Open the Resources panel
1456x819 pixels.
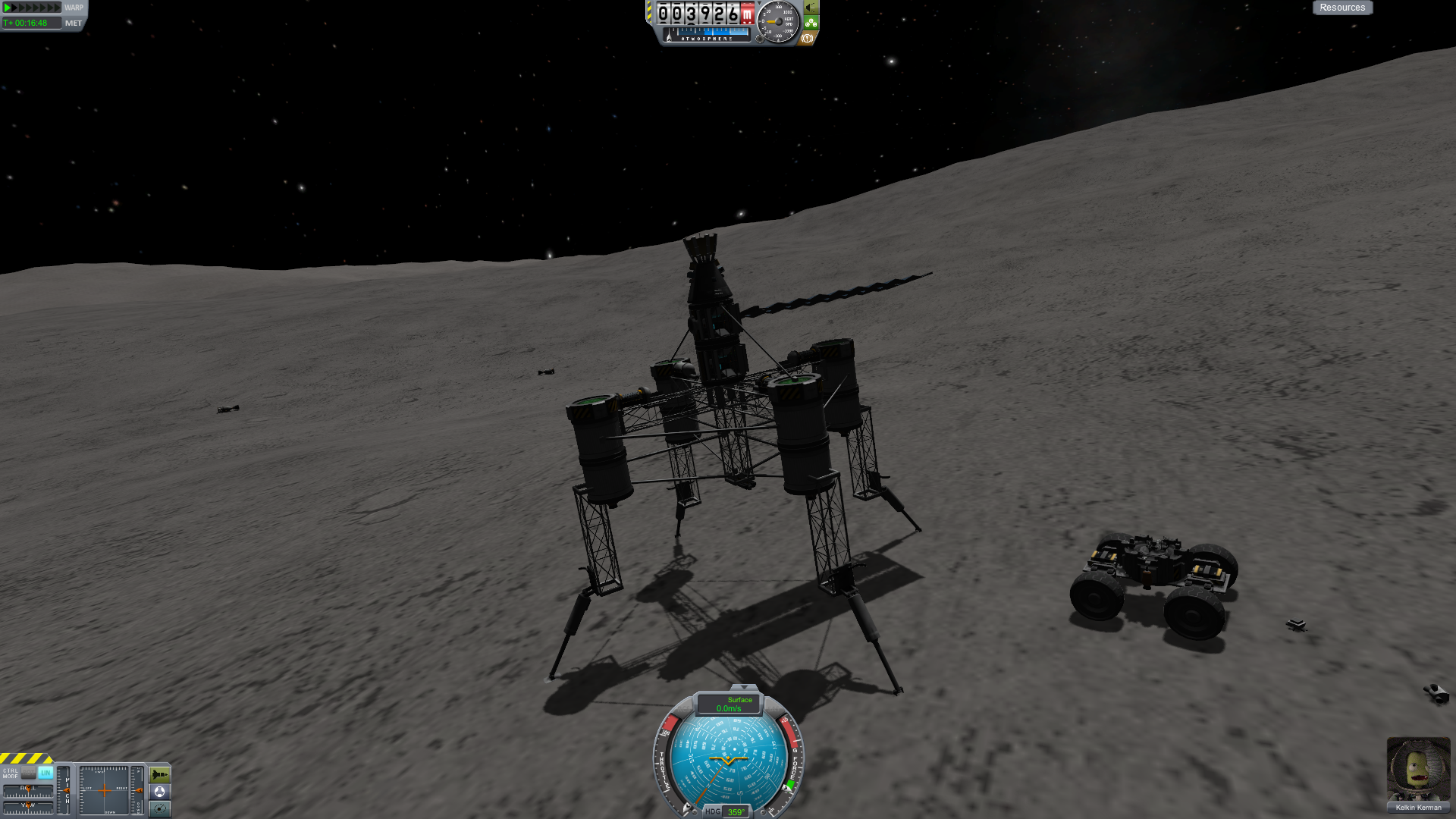tap(1341, 8)
